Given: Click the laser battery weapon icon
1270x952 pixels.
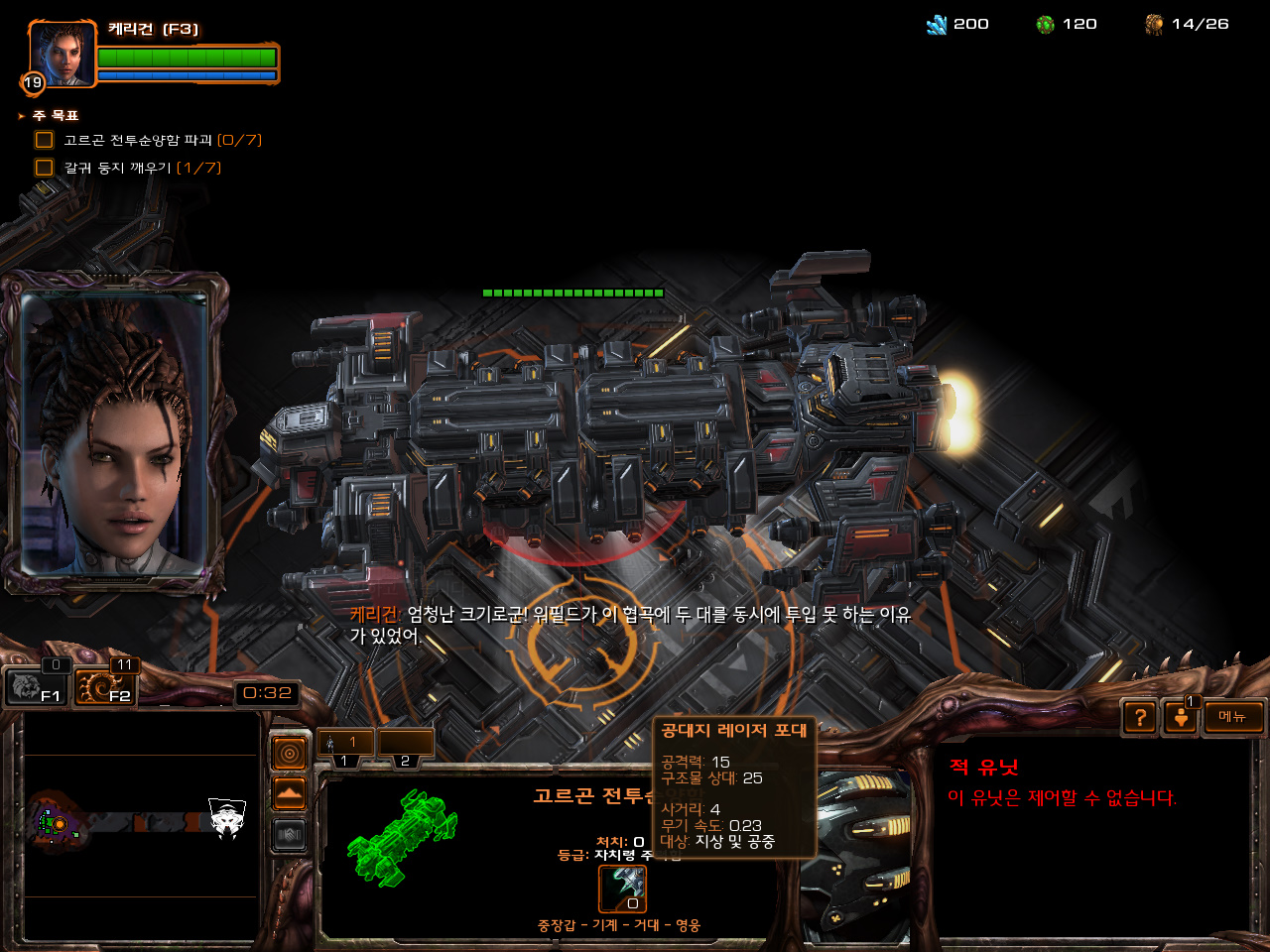Looking at the screenshot, I should [x=623, y=888].
